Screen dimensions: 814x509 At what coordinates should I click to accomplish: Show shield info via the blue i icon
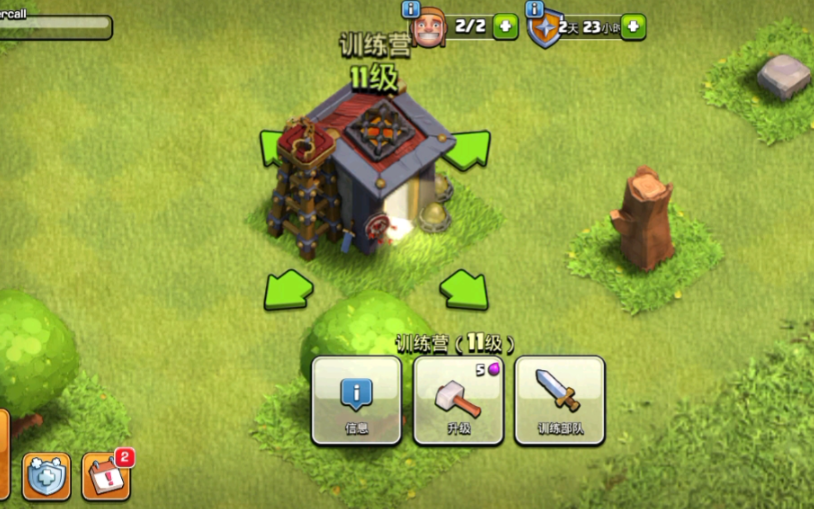click(536, 9)
